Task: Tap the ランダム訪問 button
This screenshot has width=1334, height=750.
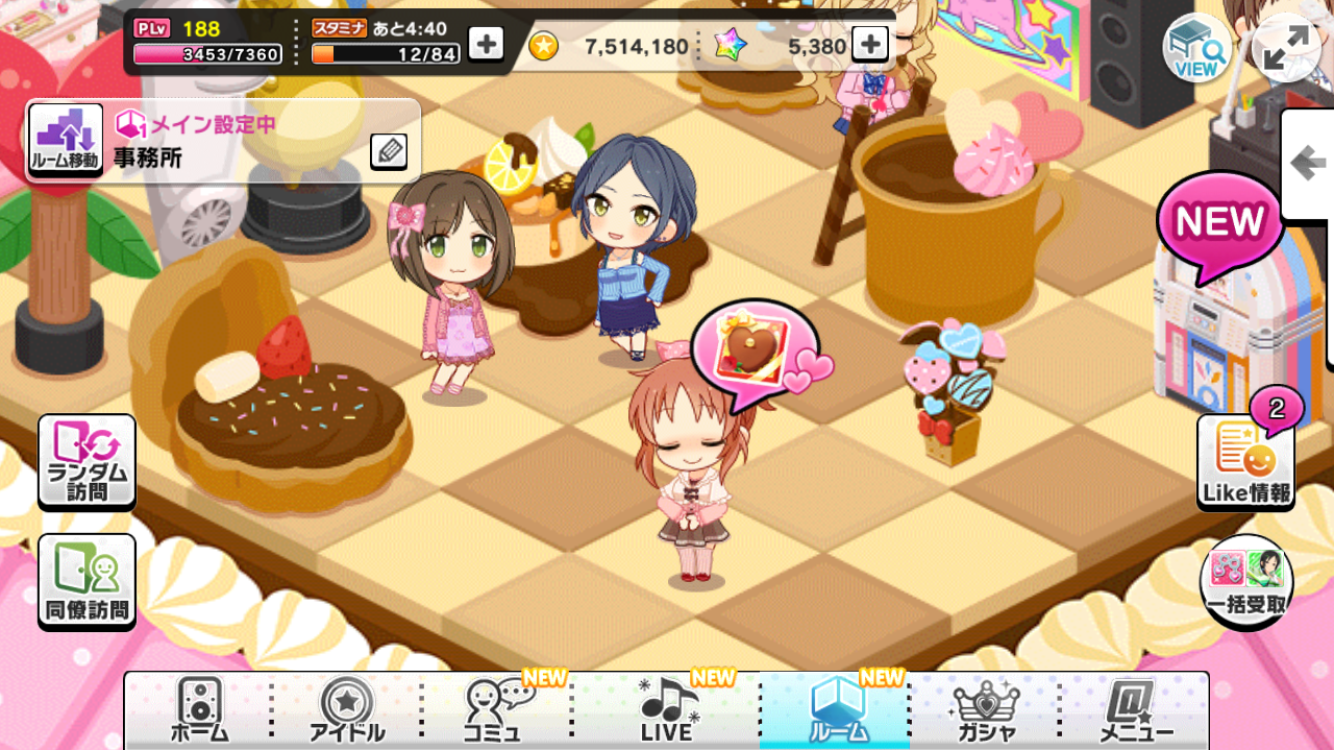Action: pos(87,462)
